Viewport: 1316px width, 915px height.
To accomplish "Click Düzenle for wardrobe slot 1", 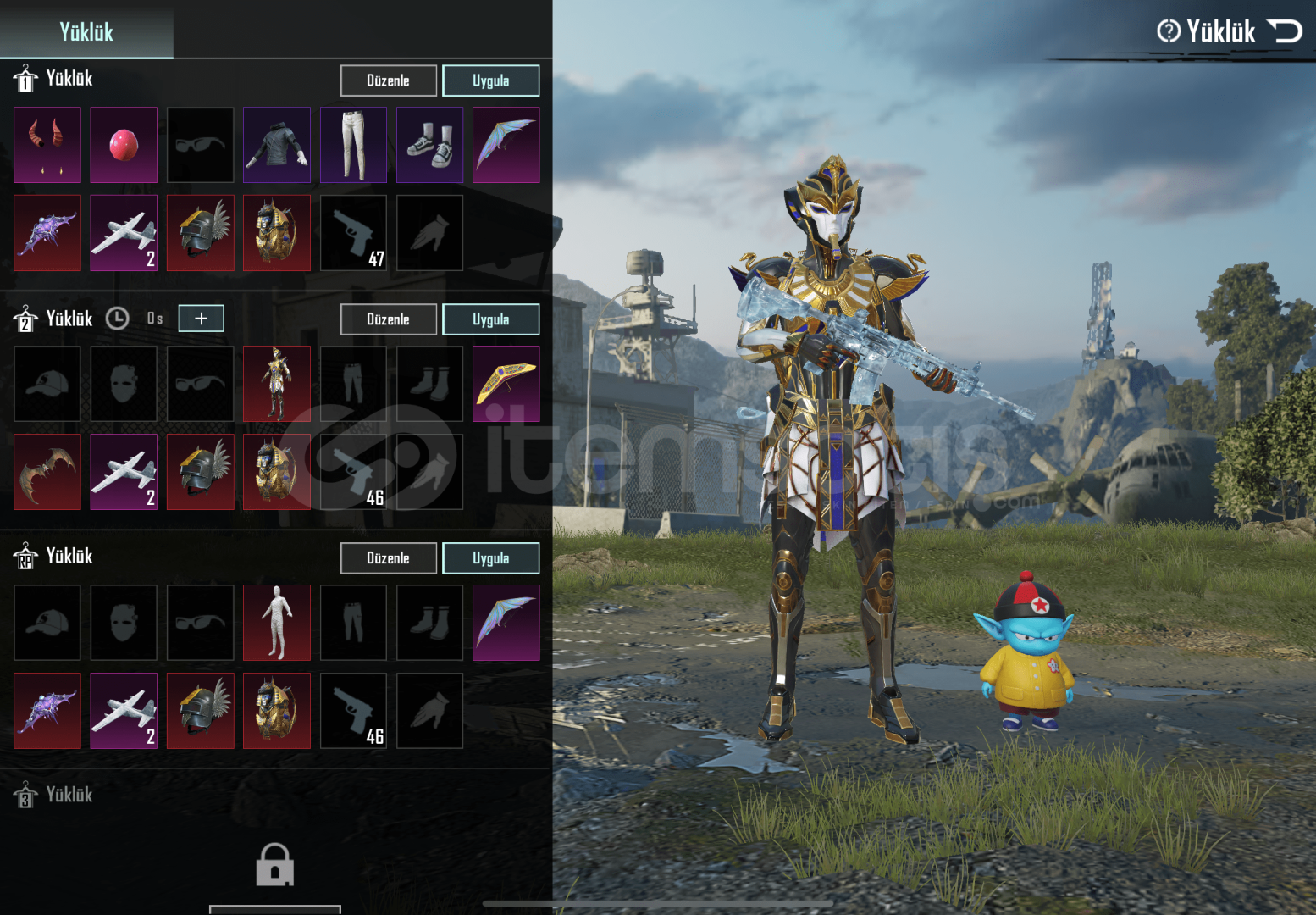I will (388, 80).
